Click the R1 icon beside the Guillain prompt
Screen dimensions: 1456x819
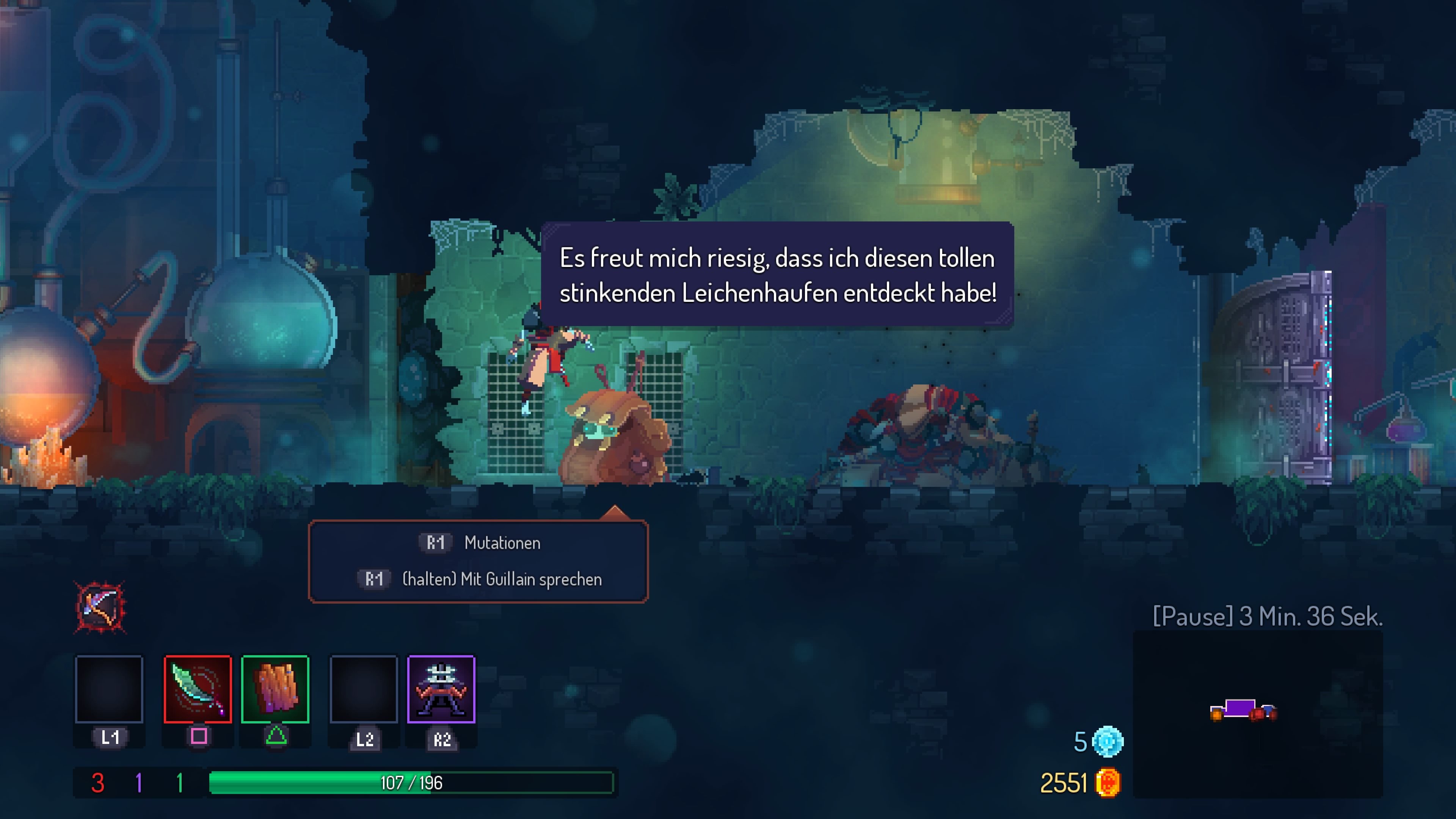(373, 579)
